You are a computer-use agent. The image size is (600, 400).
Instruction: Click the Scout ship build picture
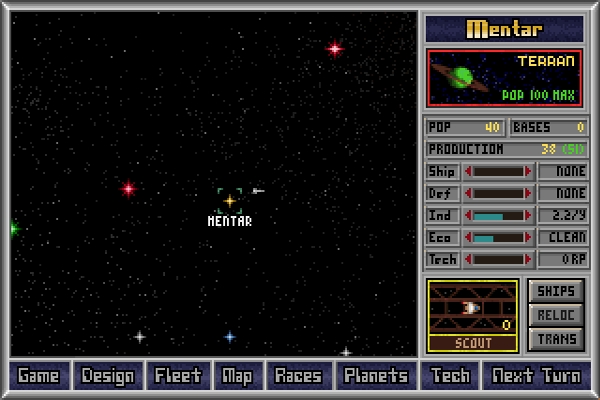click(x=472, y=308)
